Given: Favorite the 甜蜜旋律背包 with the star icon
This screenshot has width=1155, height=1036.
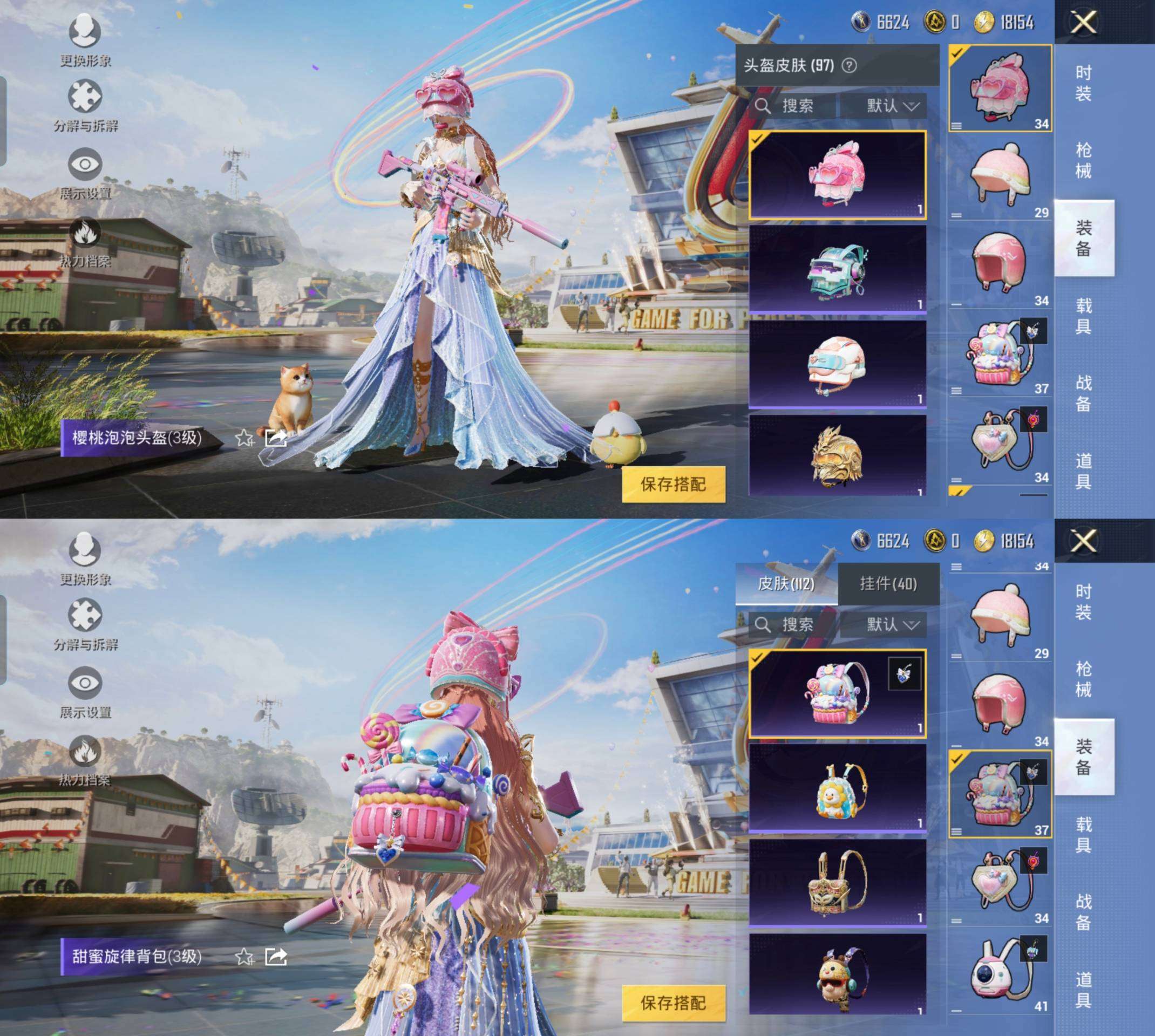Looking at the screenshot, I should pos(244,956).
